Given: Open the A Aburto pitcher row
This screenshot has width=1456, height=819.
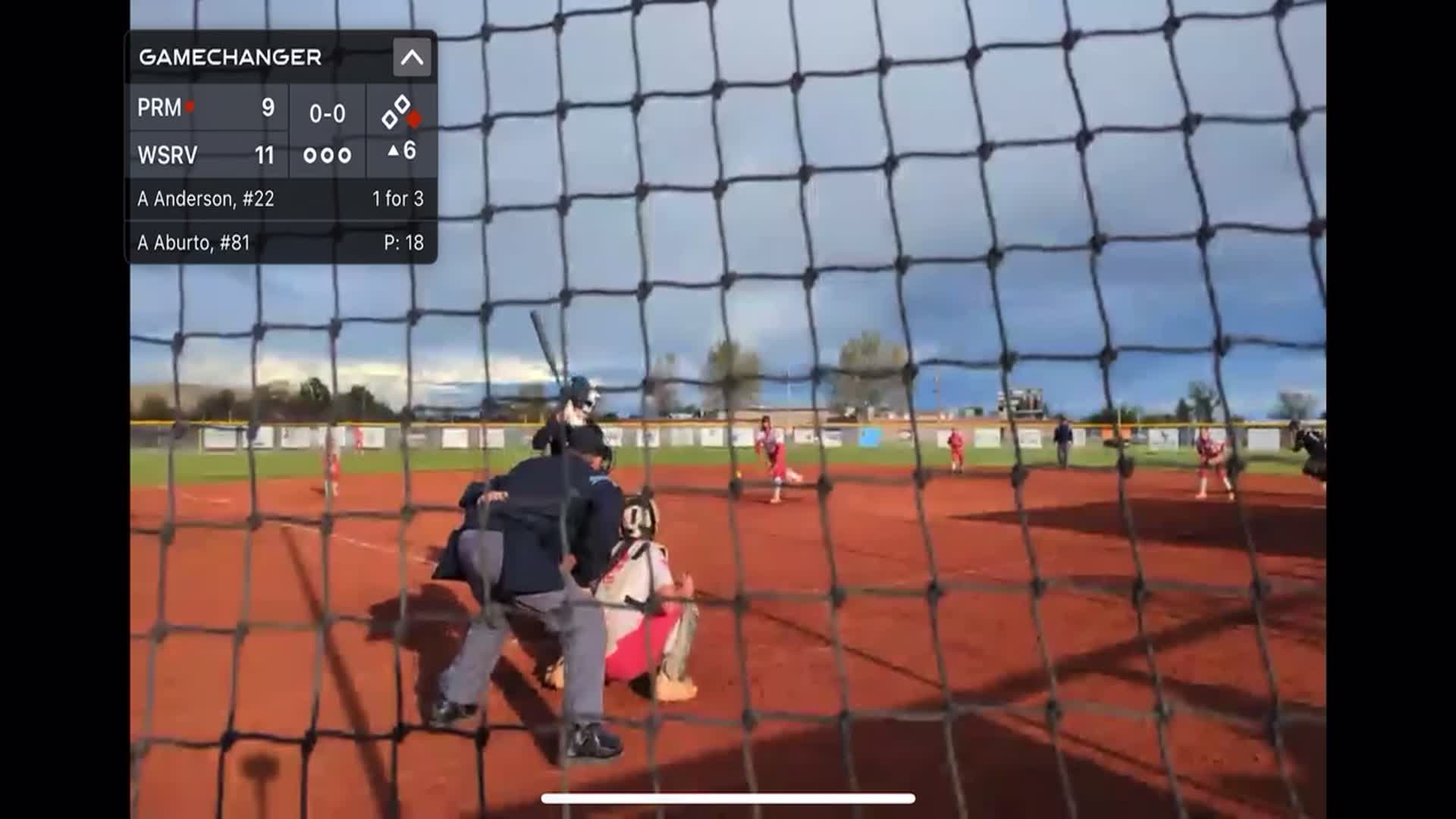Looking at the screenshot, I should tap(281, 244).
